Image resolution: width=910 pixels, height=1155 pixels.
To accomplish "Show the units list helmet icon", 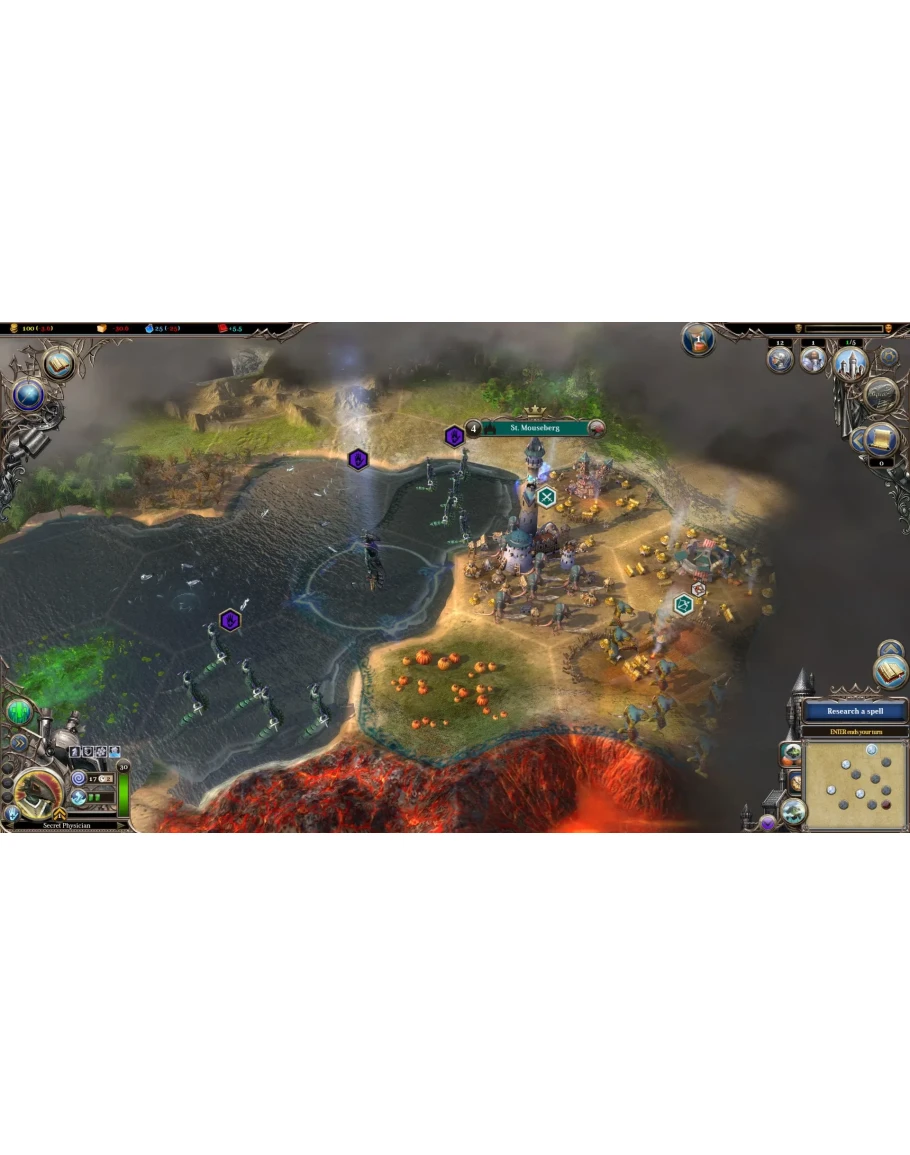I will (780, 358).
